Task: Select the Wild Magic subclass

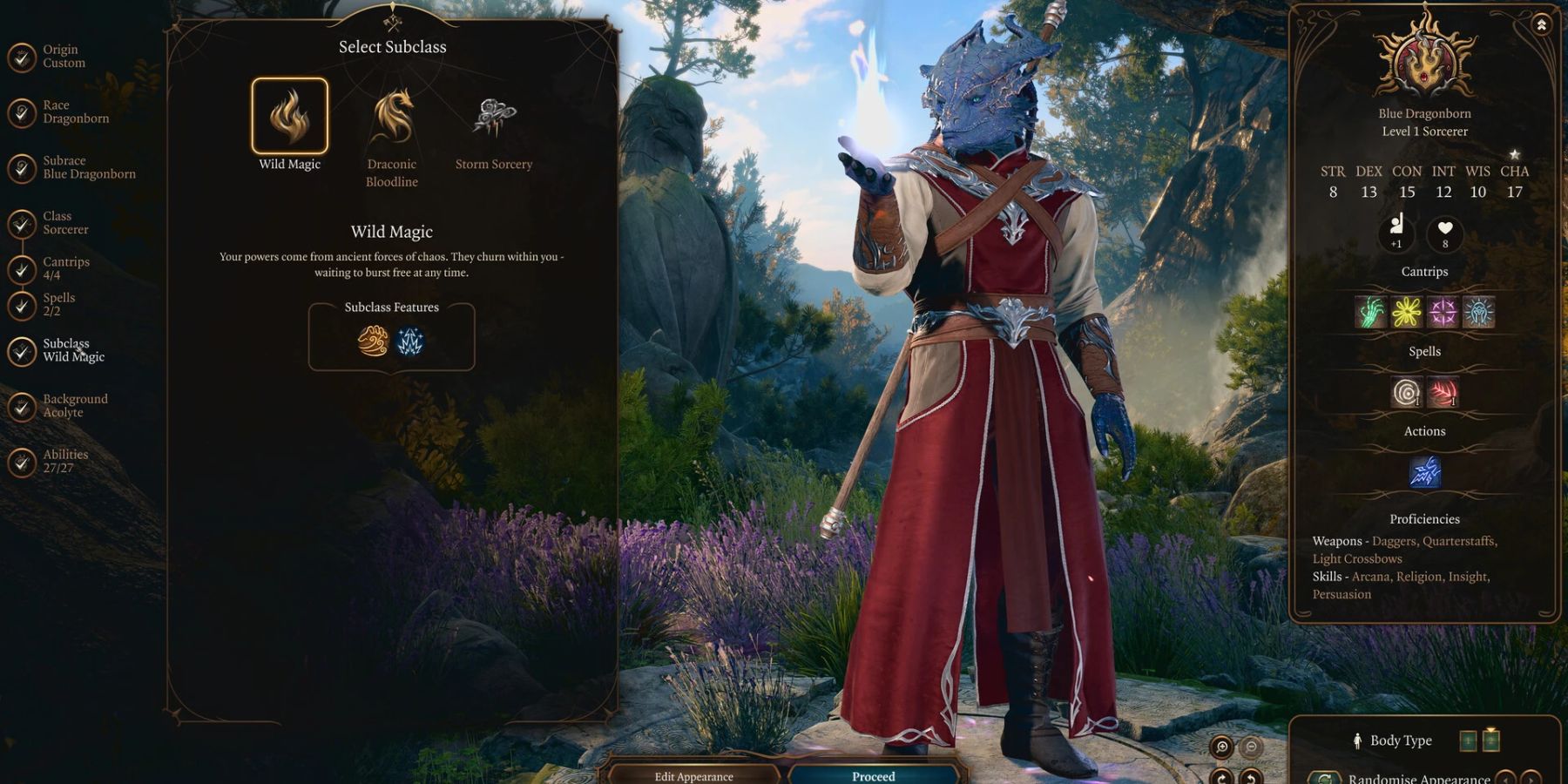Action: coord(290,117)
